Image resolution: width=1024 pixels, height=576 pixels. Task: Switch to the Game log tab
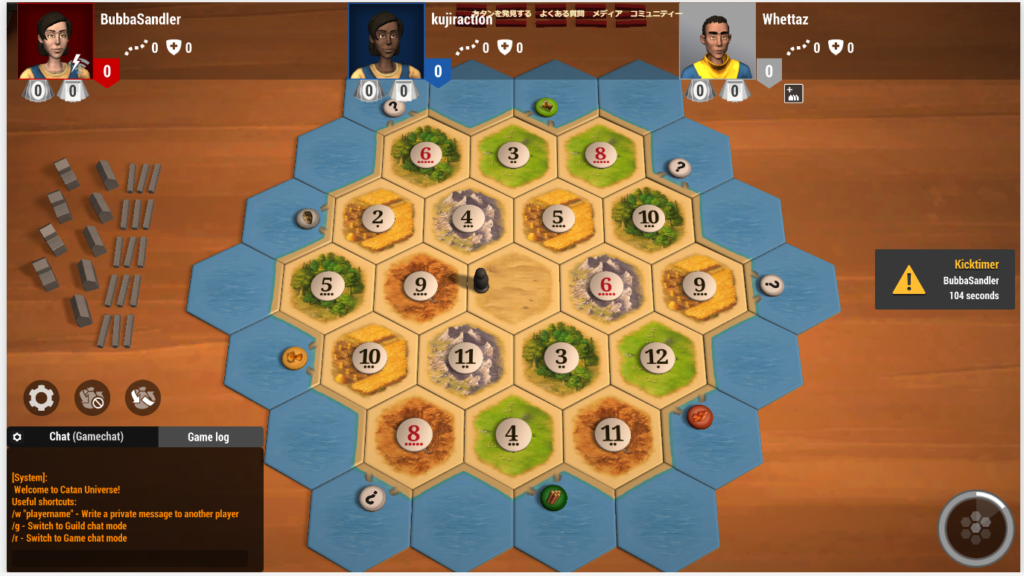click(x=208, y=437)
